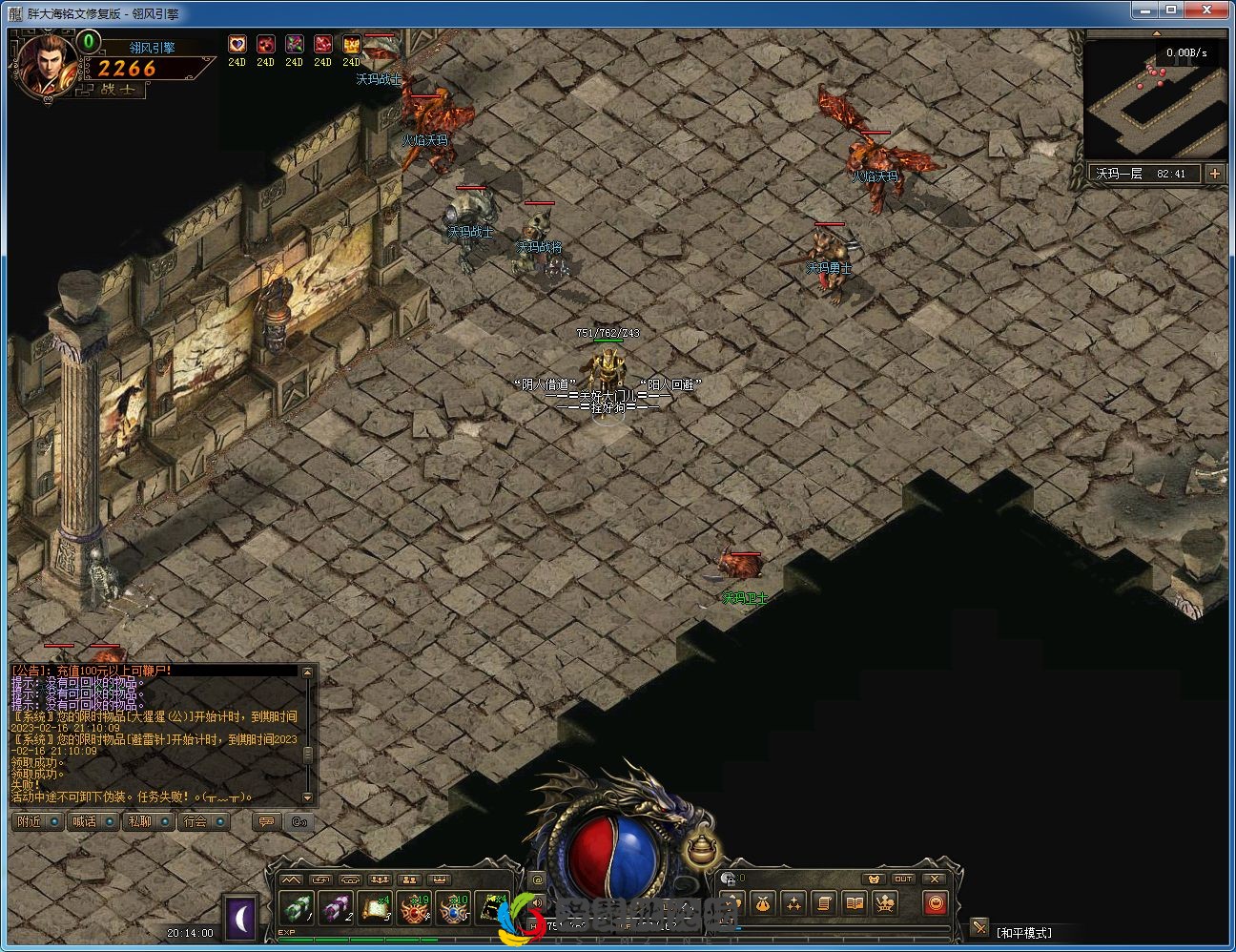
Task: Open the 行会 guild chat channel
Action: (204, 821)
